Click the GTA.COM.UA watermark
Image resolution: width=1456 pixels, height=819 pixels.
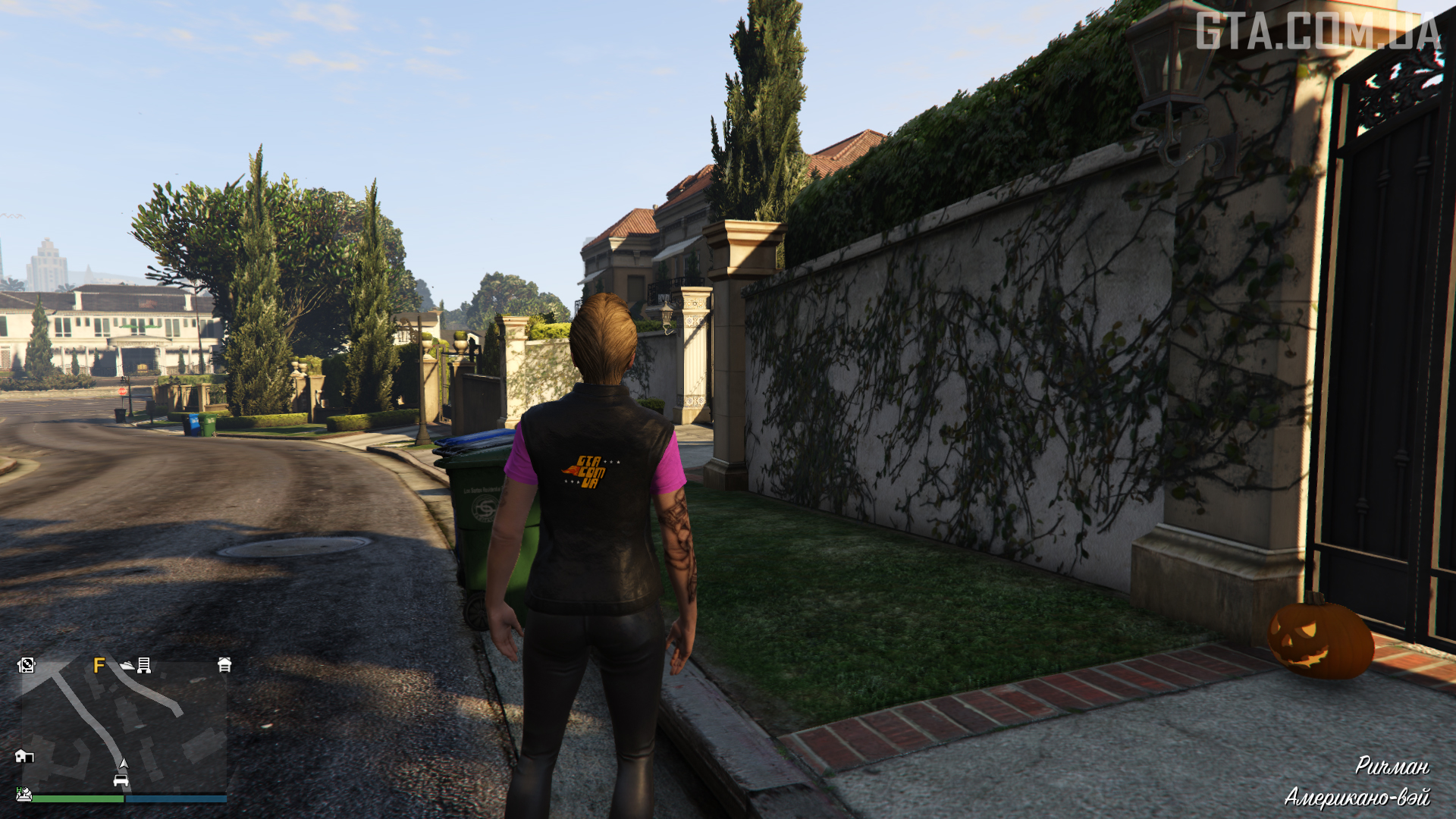click(x=1318, y=32)
